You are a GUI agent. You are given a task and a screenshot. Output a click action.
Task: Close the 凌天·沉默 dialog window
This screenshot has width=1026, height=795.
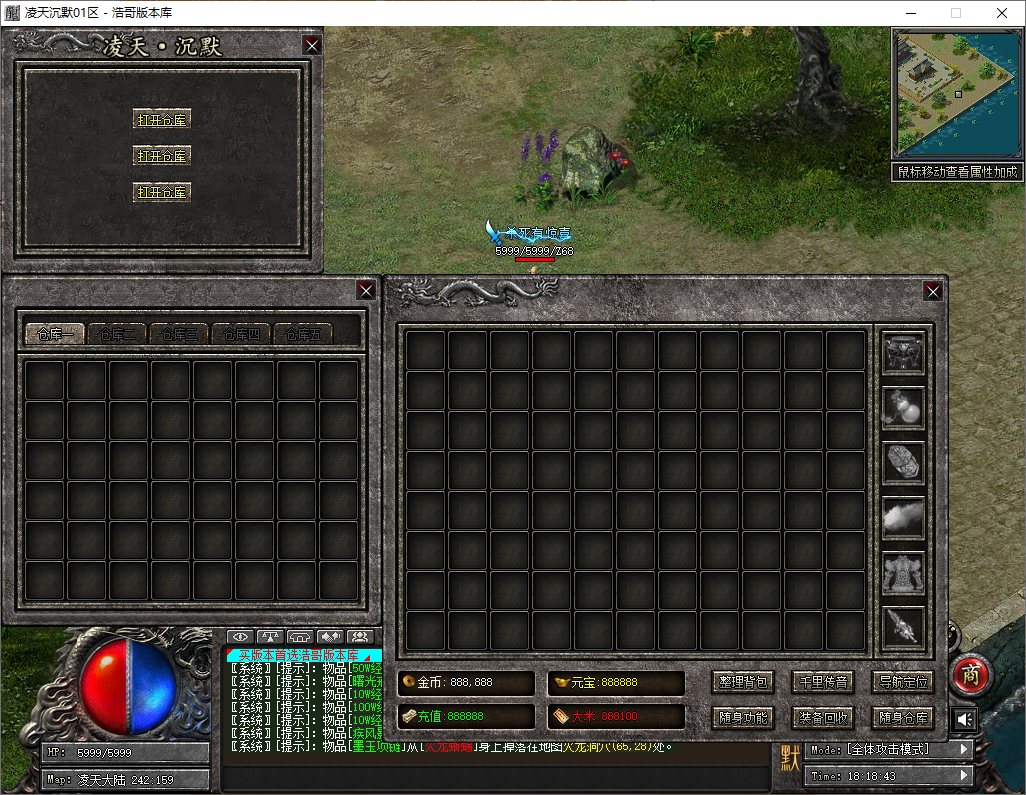[312, 45]
